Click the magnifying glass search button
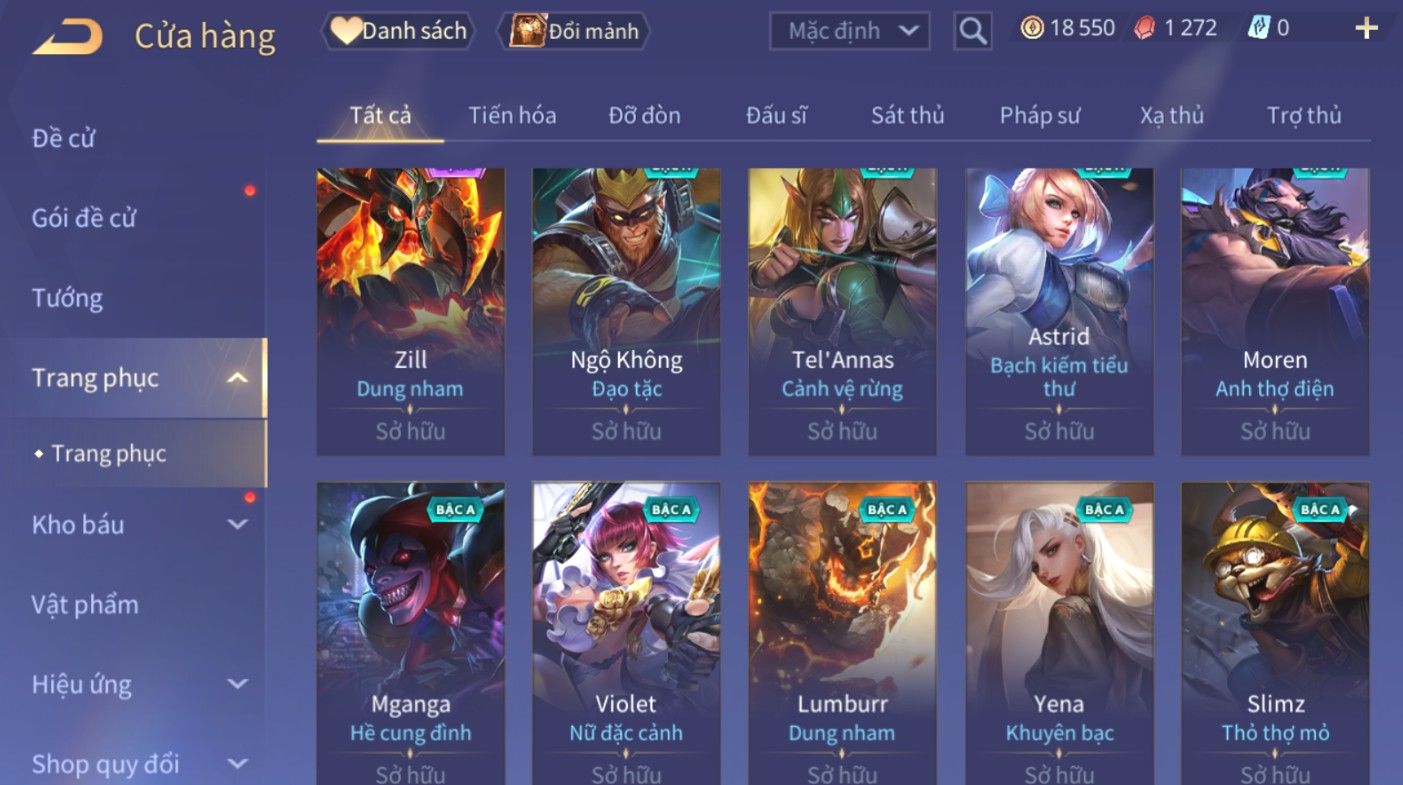Image resolution: width=1403 pixels, height=785 pixels. pyautogui.click(x=972, y=31)
